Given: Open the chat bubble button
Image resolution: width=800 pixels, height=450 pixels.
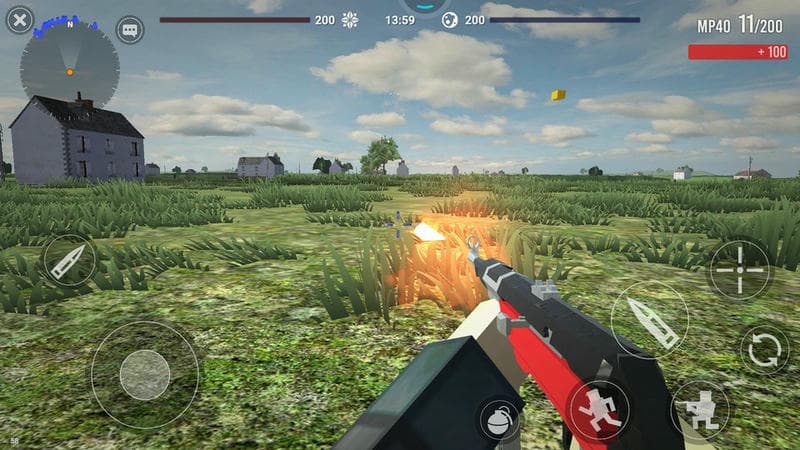Looking at the screenshot, I should click(130, 29).
